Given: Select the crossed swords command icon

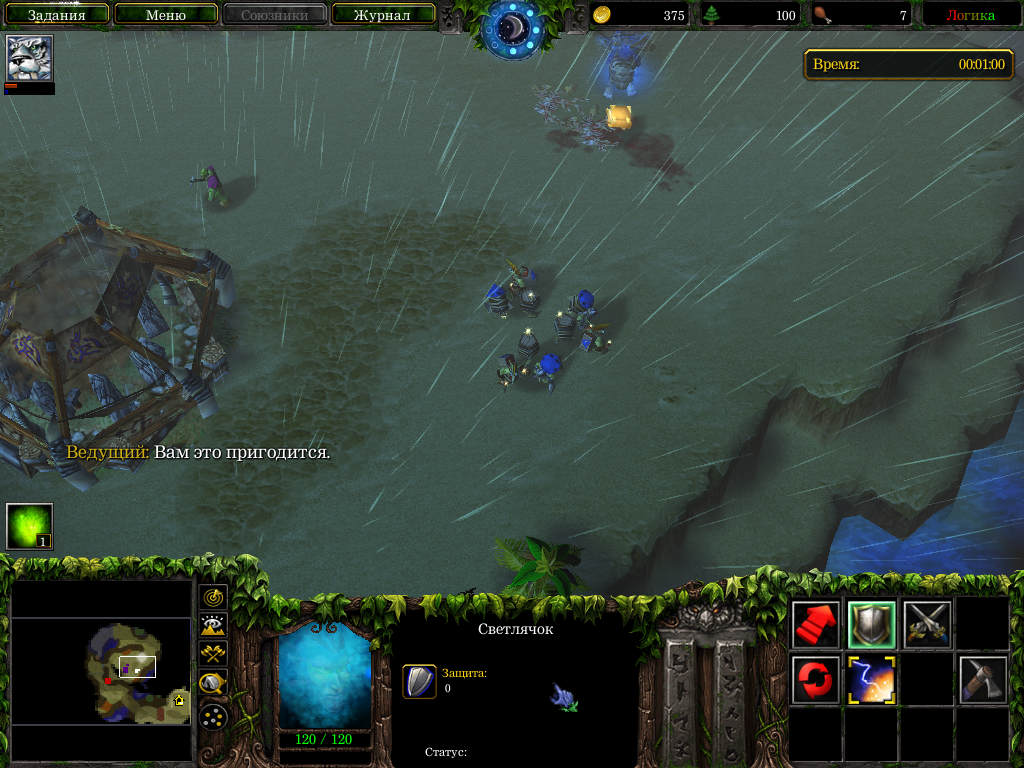Looking at the screenshot, I should pyautogui.click(x=927, y=625).
